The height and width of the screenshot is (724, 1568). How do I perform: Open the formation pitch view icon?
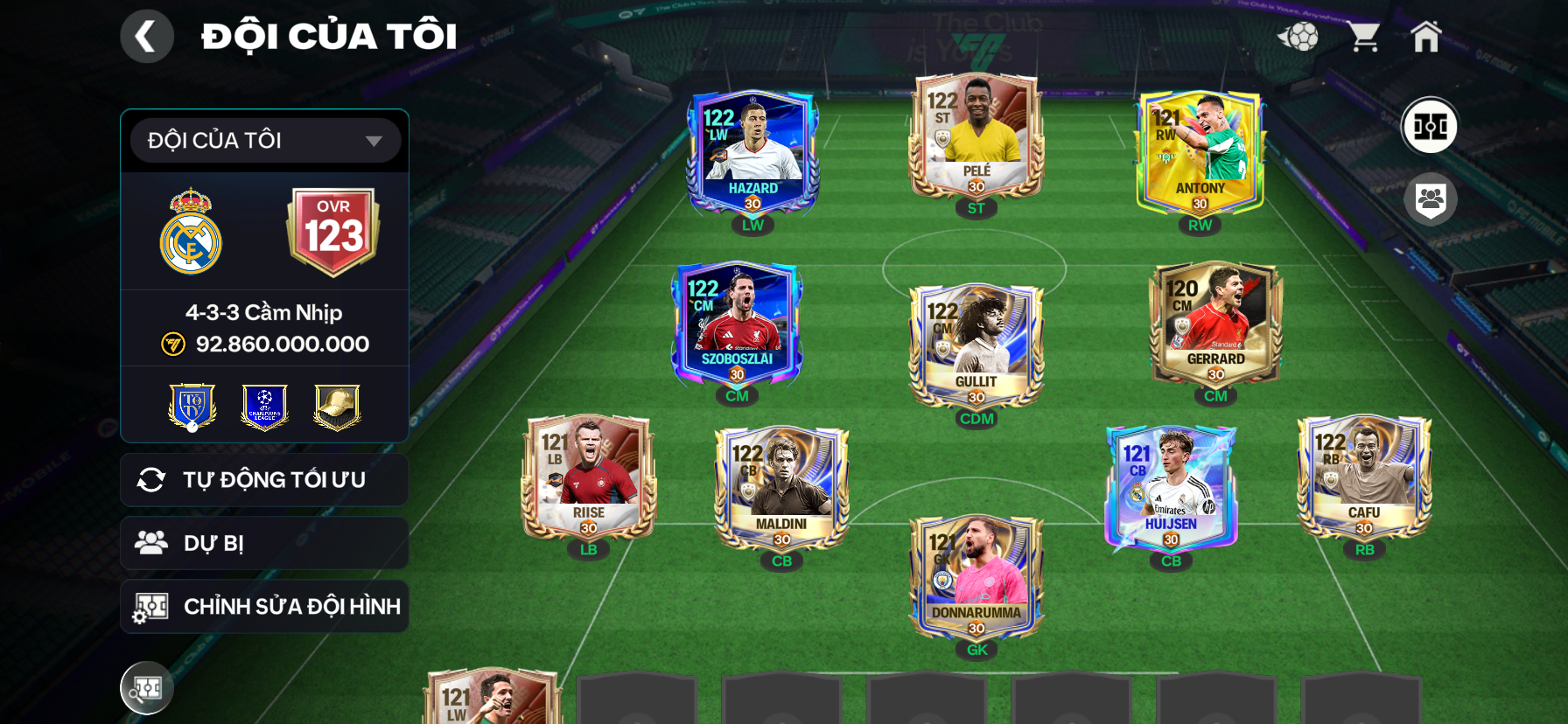pos(1430,126)
